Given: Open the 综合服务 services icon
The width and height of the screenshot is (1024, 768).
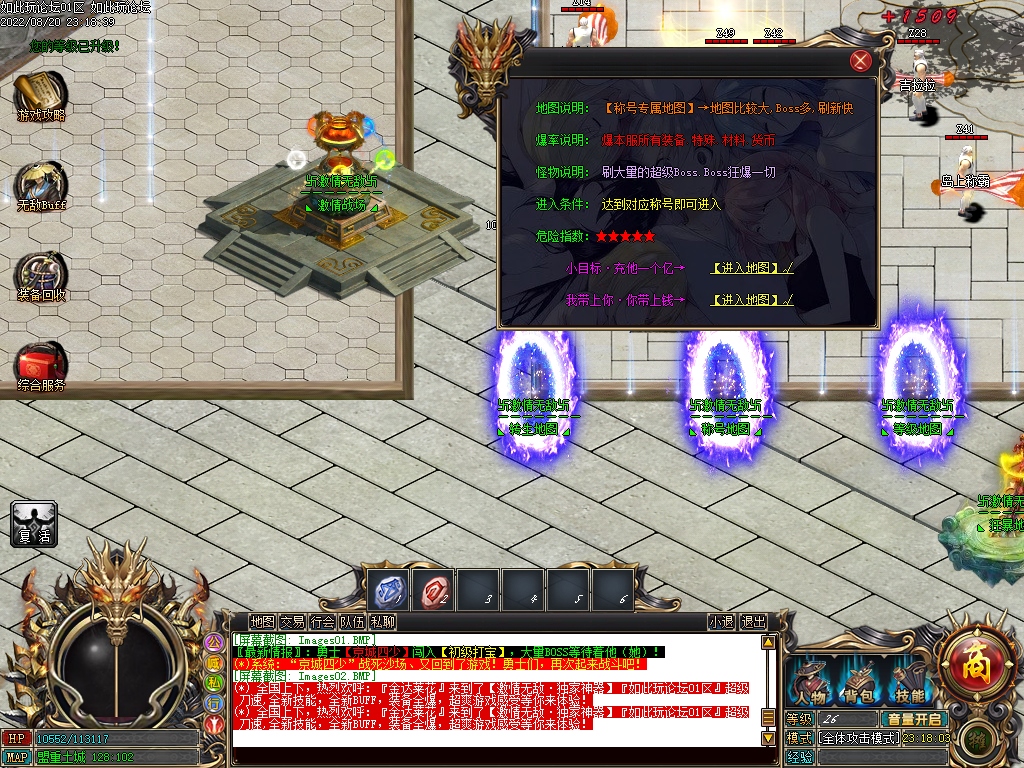Looking at the screenshot, I should click(41, 365).
